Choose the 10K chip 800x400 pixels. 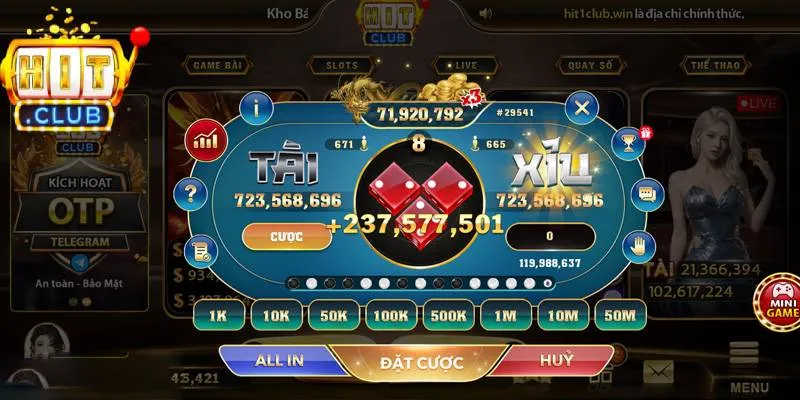click(276, 315)
